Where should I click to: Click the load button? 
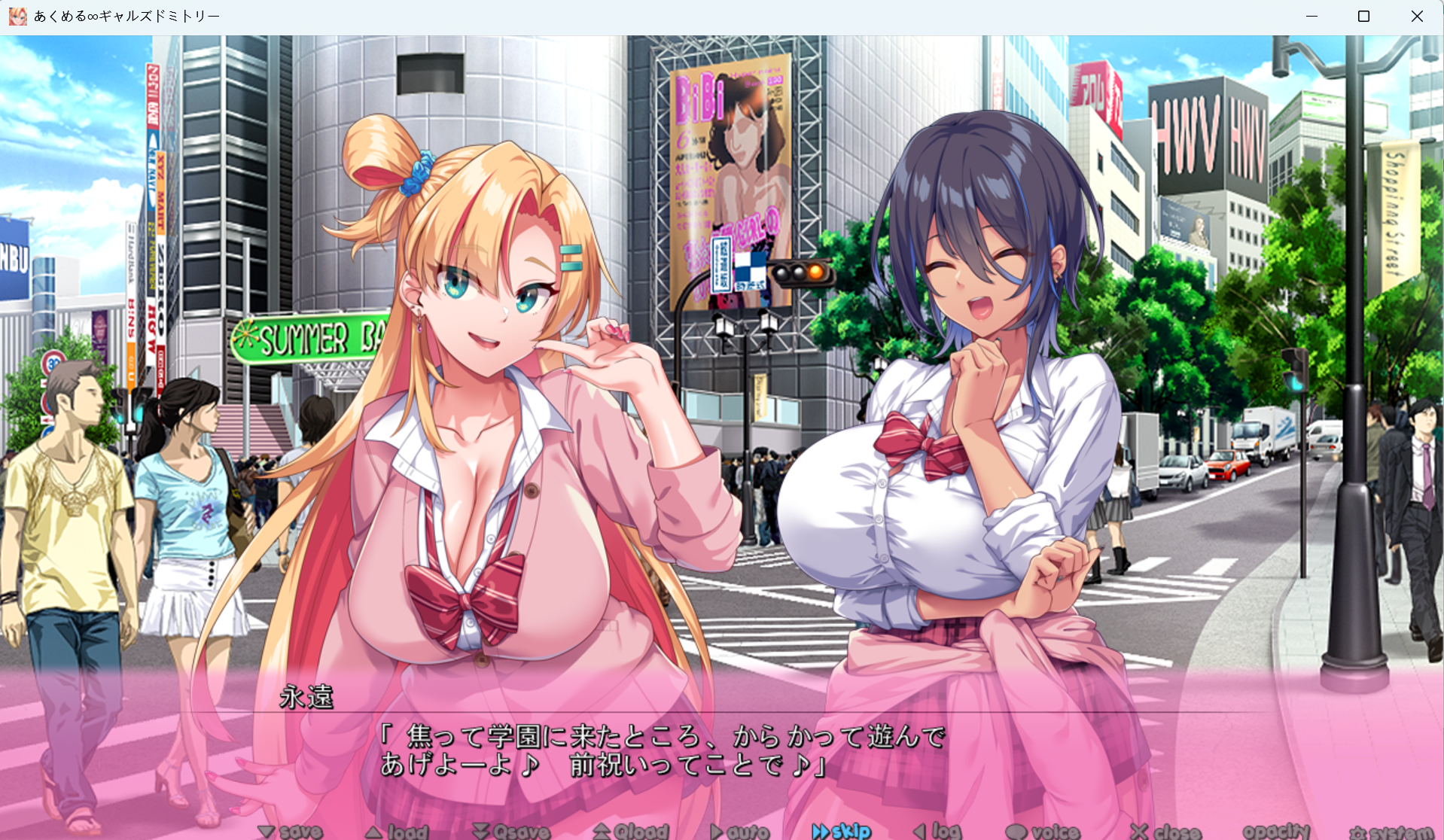coord(398,831)
